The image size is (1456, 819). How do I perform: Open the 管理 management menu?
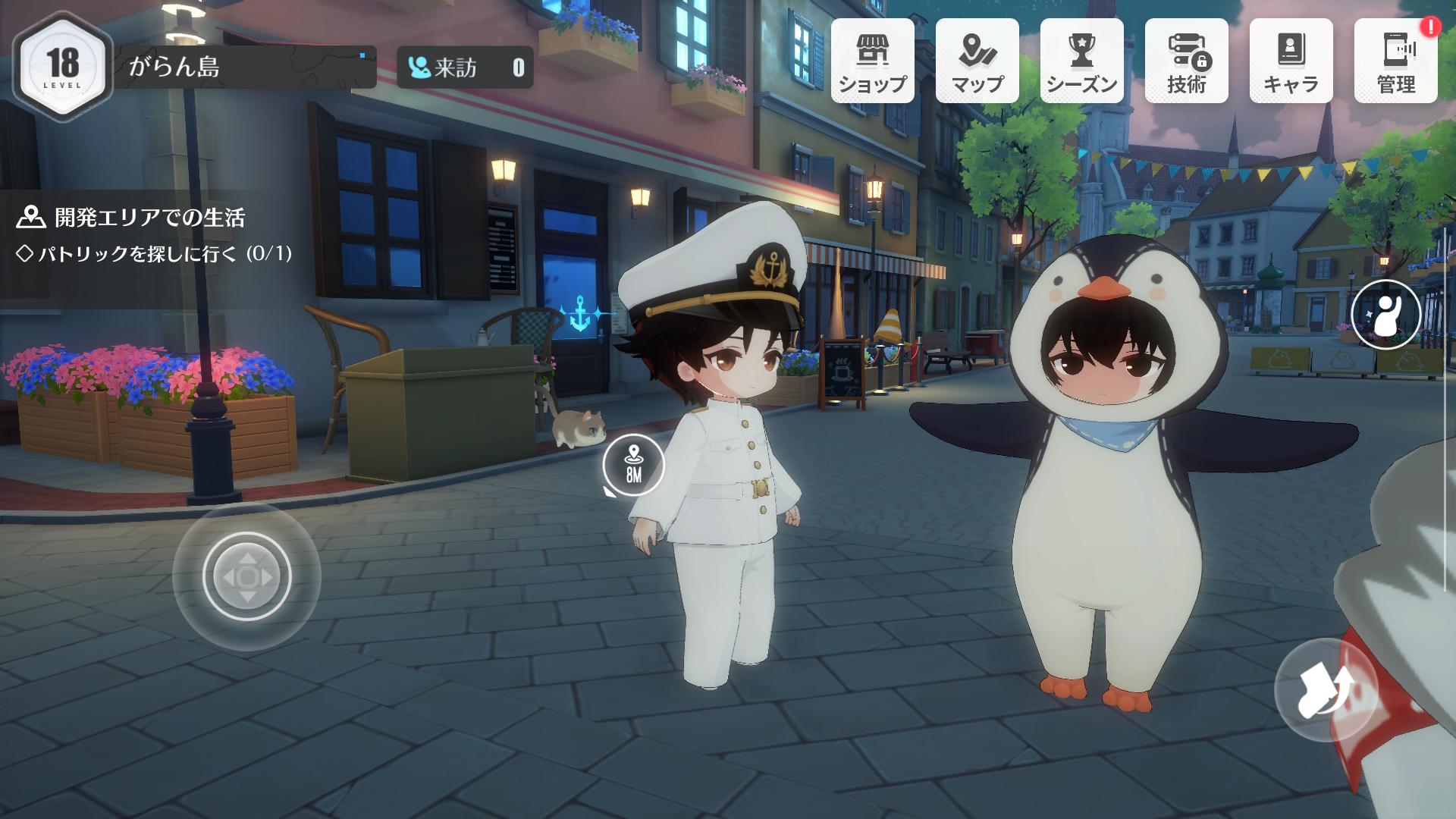click(x=1395, y=61)
